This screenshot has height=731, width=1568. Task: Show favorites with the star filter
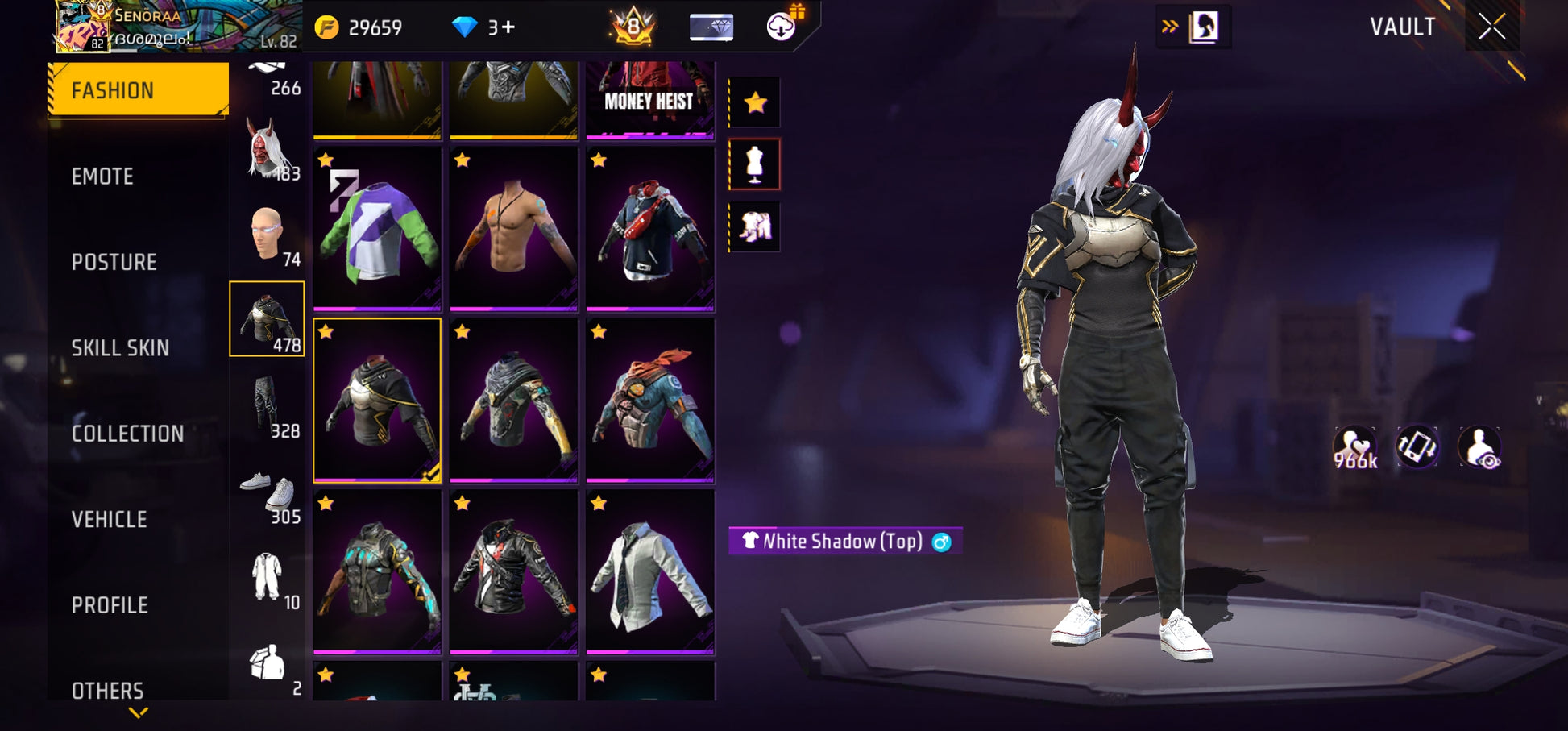pos(755,102)
